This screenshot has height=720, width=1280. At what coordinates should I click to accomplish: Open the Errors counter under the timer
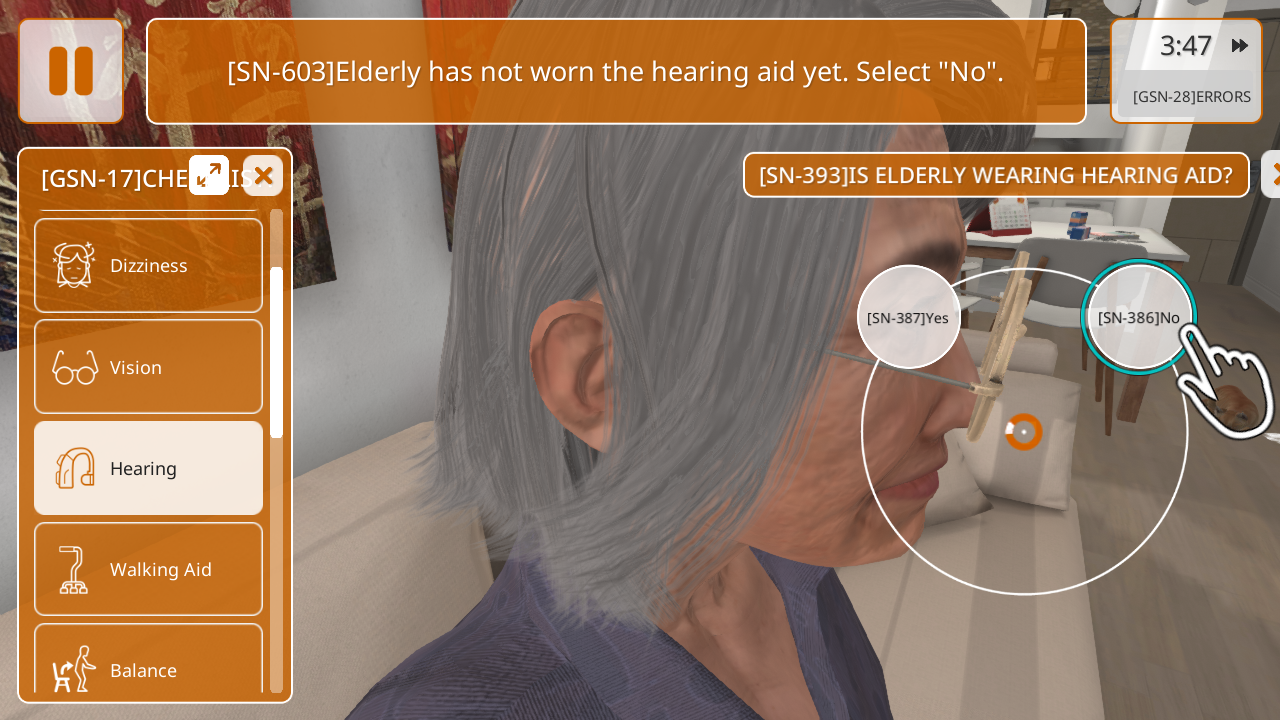tap(1191, 97)
